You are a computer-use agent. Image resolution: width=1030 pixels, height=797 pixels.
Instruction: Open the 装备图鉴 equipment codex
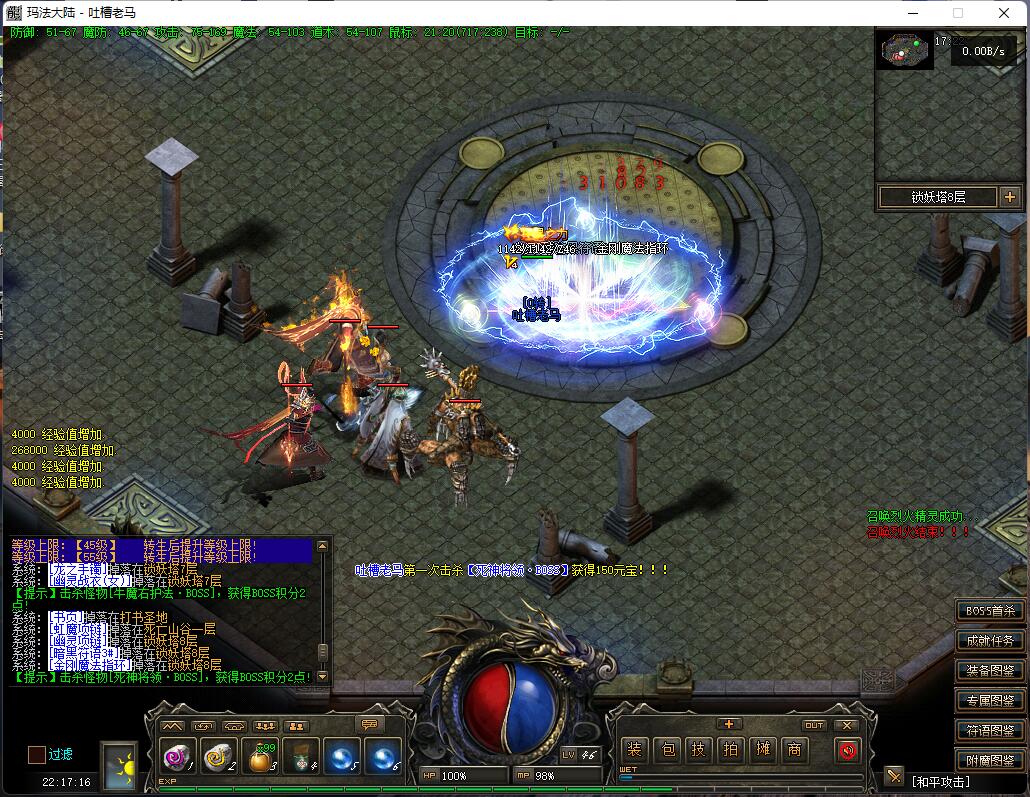(x=990, y=670)
